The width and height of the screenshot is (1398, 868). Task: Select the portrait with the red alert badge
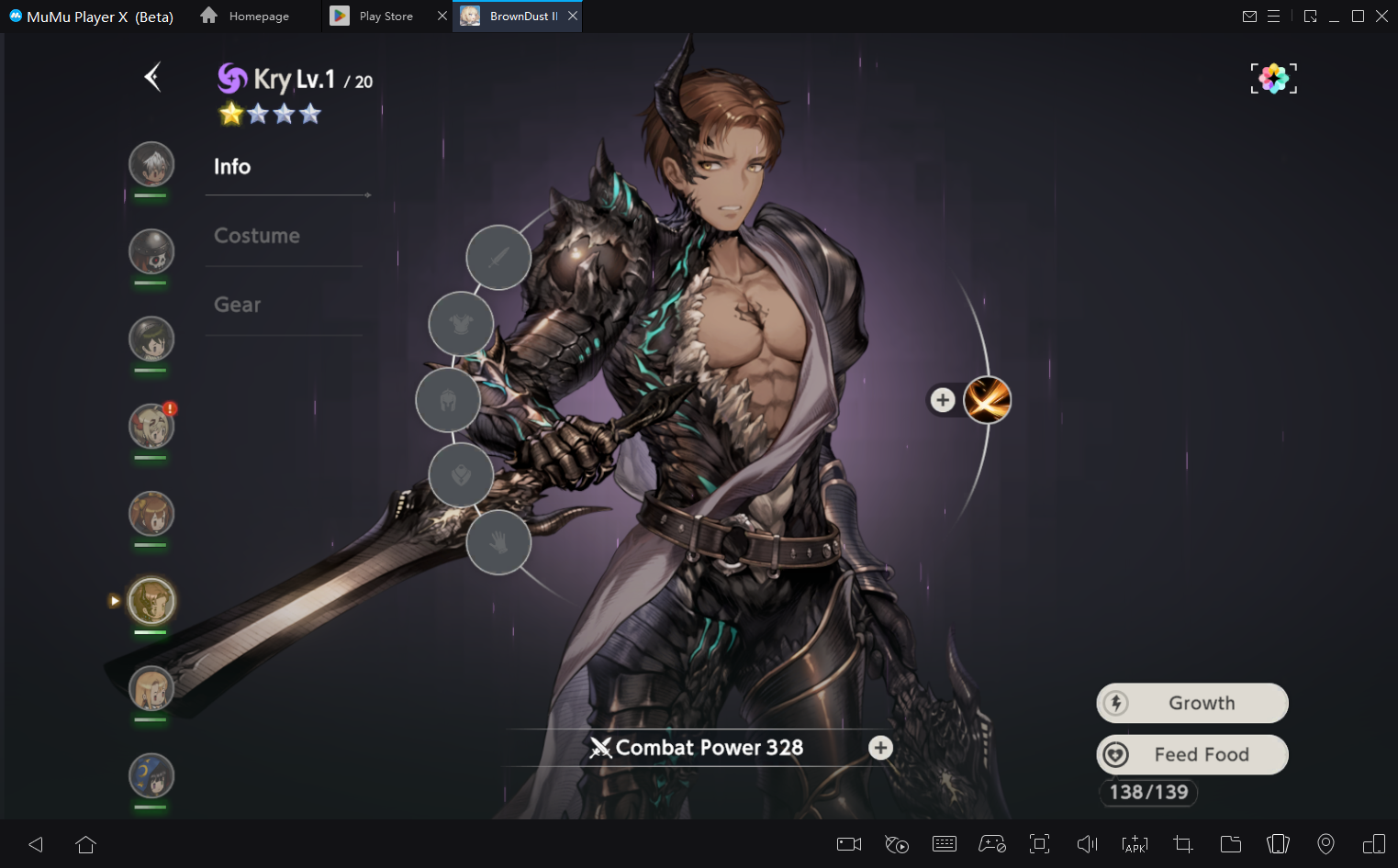coord(151,427)
